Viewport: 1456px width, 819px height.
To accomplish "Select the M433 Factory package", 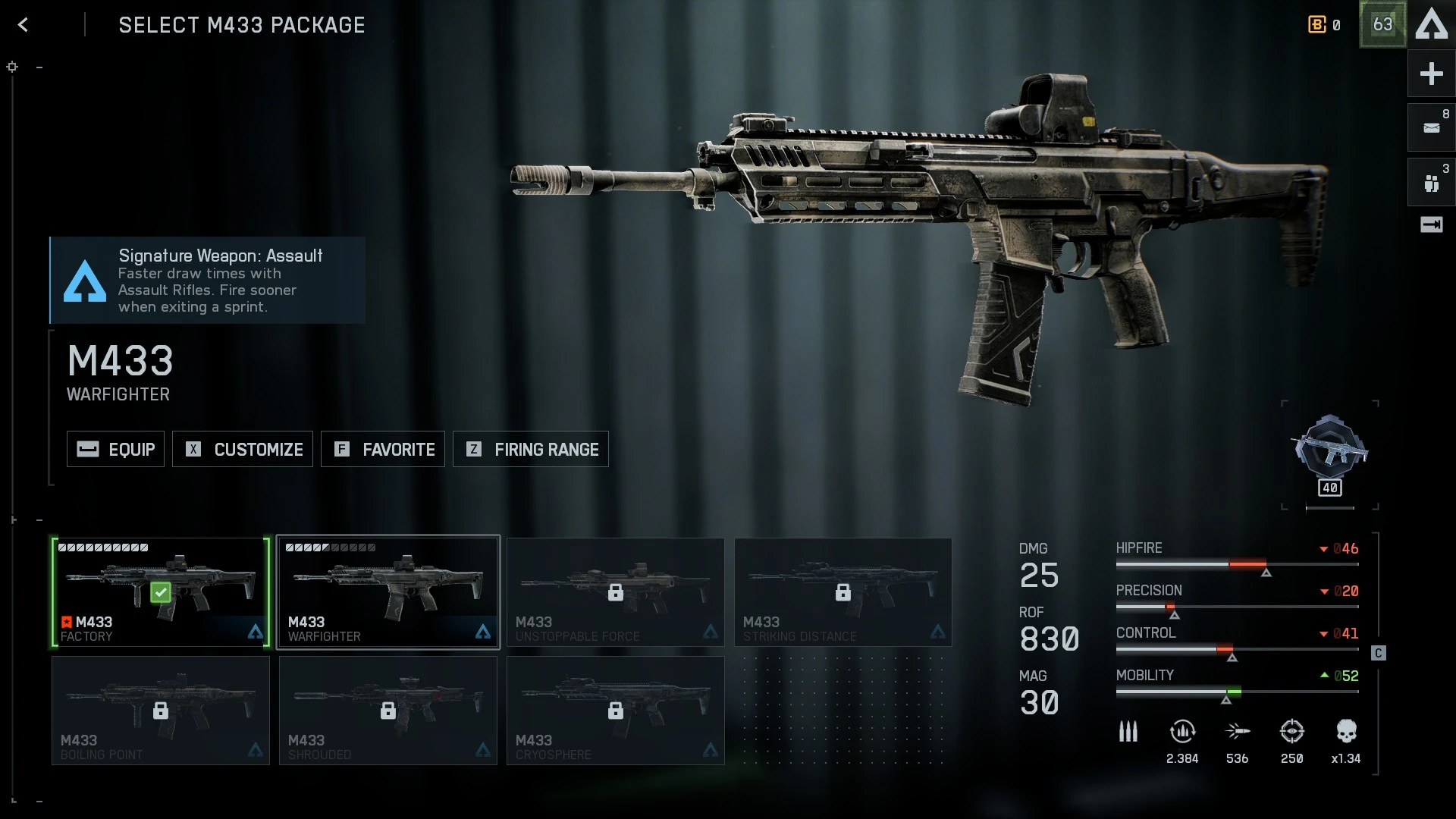I will tap(161, 592).
